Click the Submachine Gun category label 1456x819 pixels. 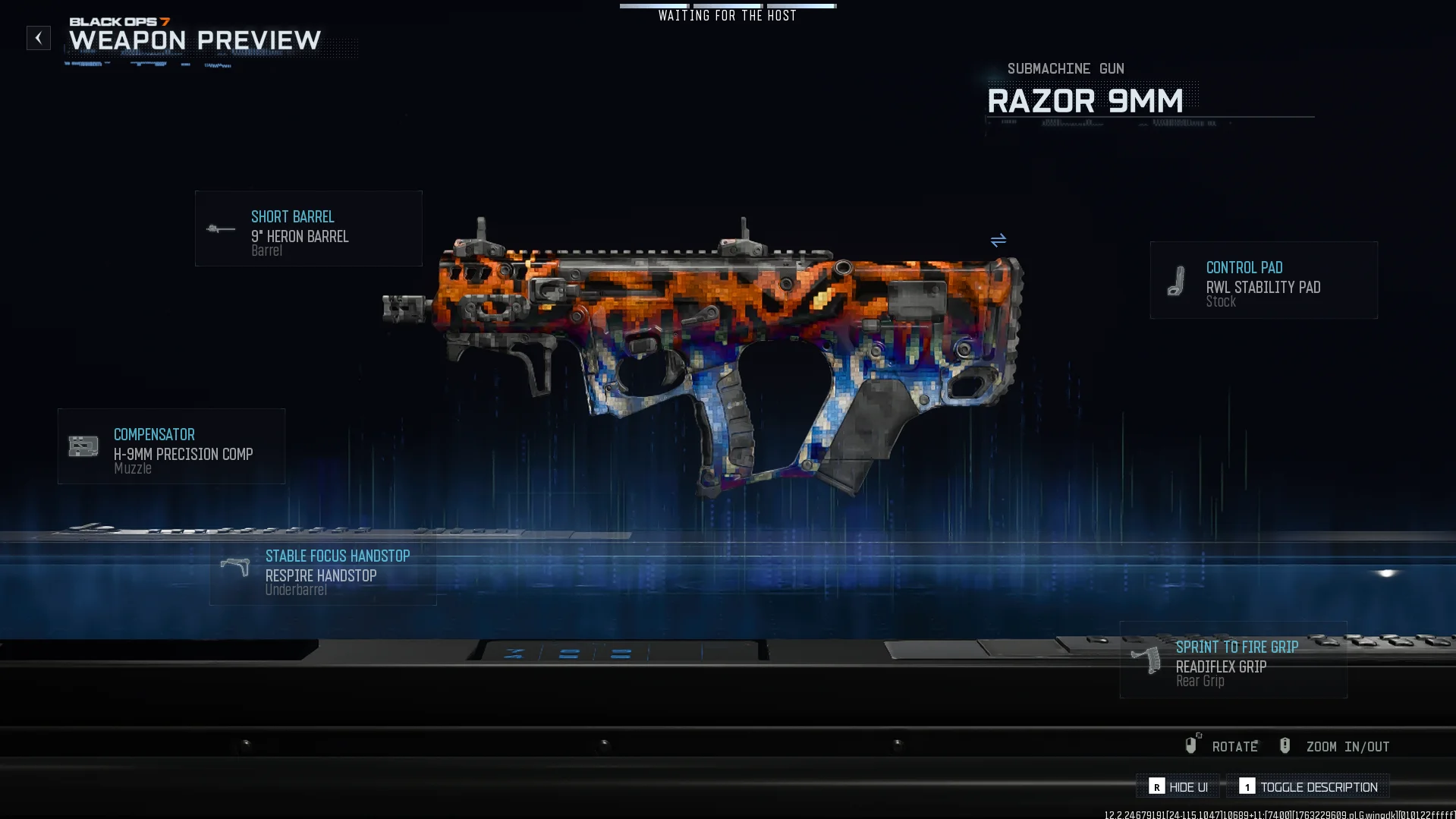(1065, 68)
